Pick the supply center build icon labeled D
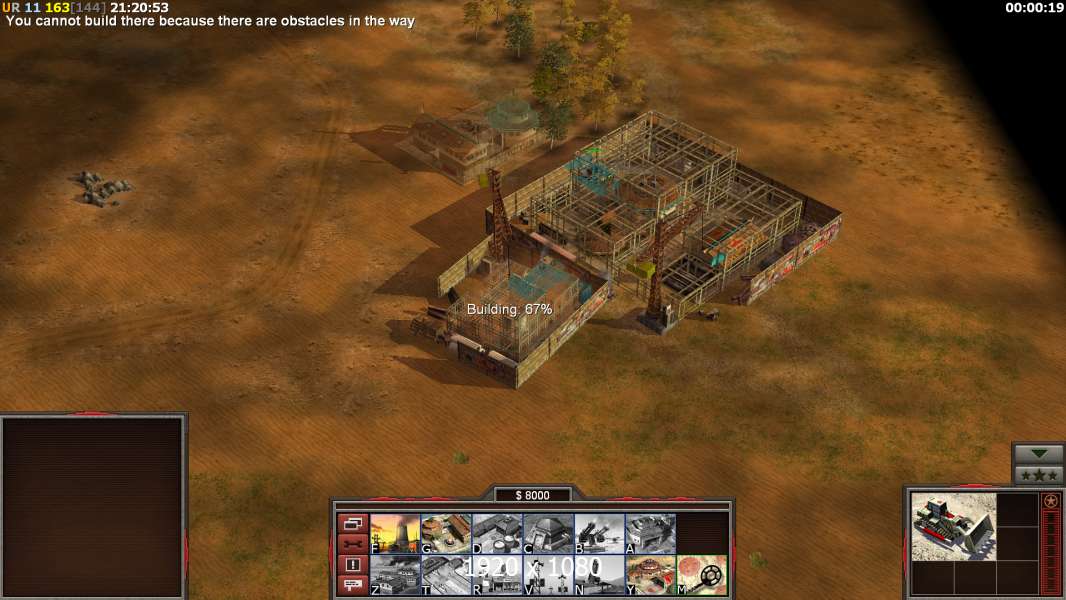 [497, 534]
